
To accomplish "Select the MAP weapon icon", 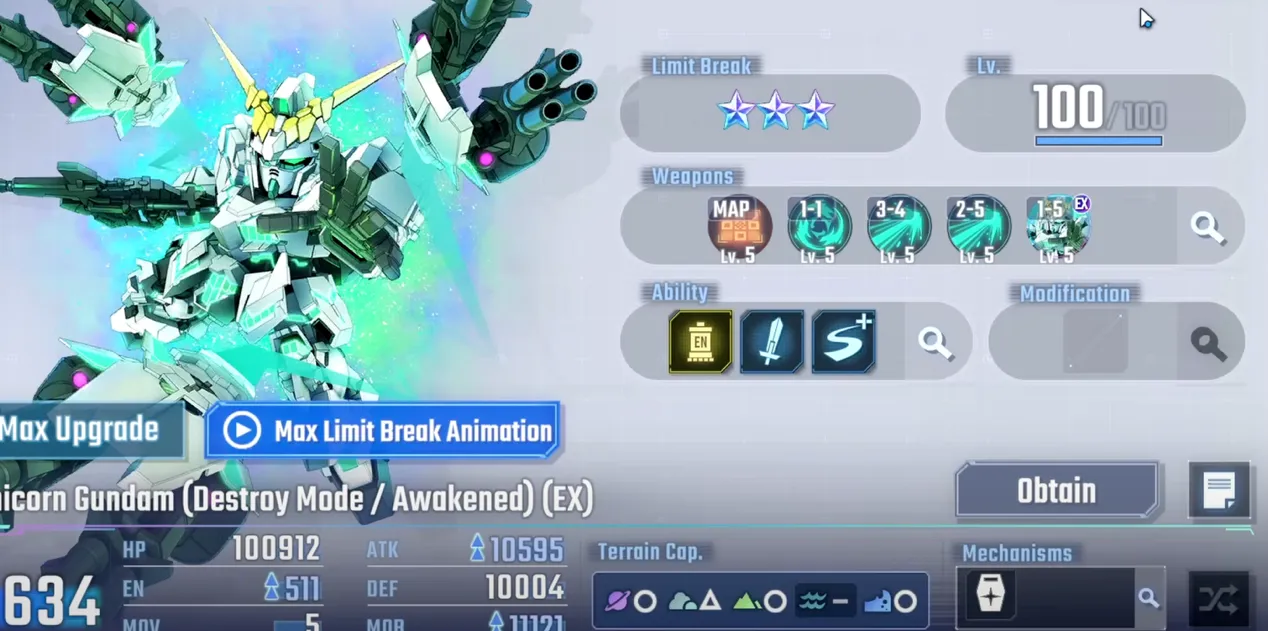I will [x=739, y=226].
